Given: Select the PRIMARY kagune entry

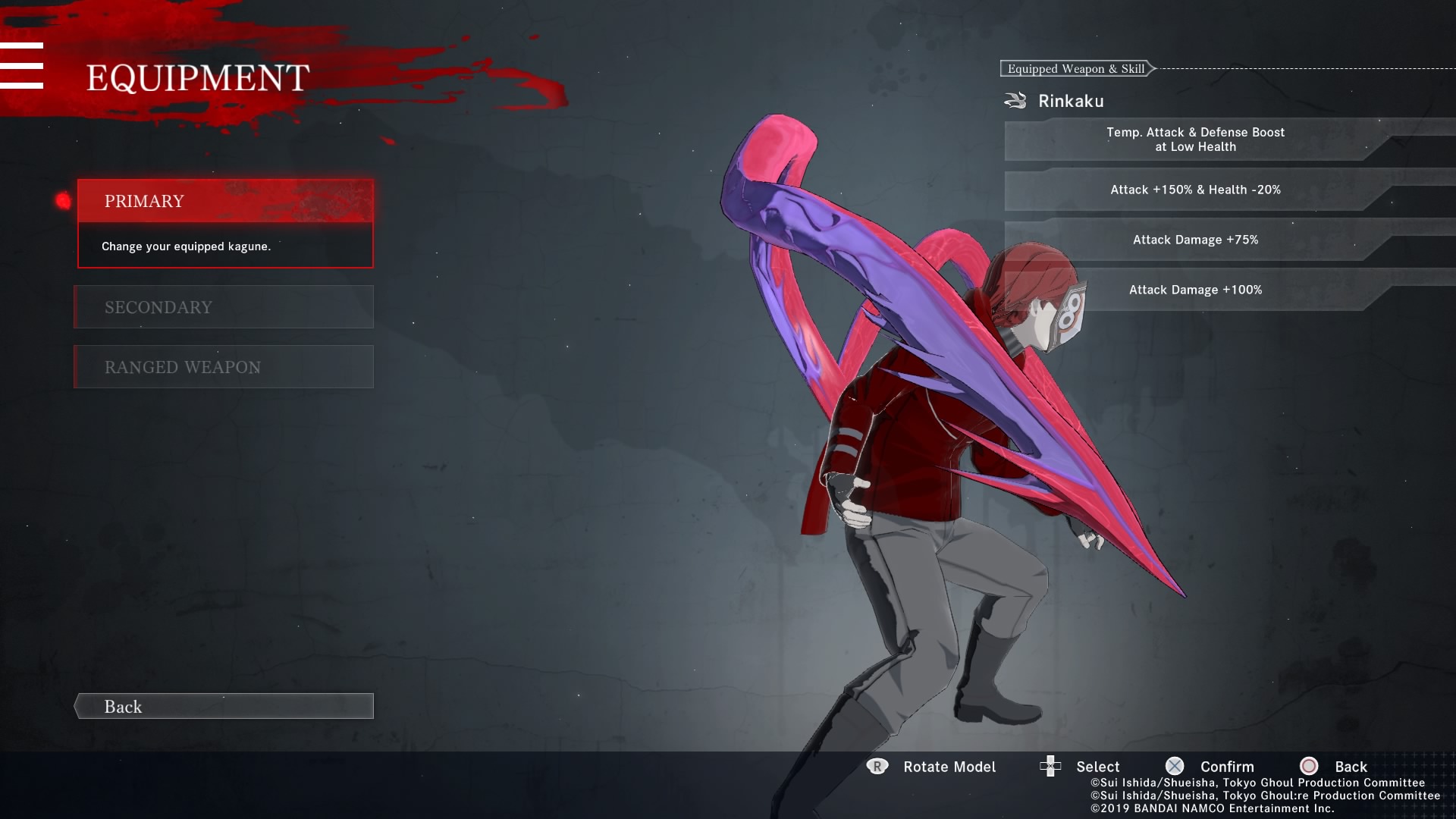Looking at the screenshot, I should tap(225, 201).
